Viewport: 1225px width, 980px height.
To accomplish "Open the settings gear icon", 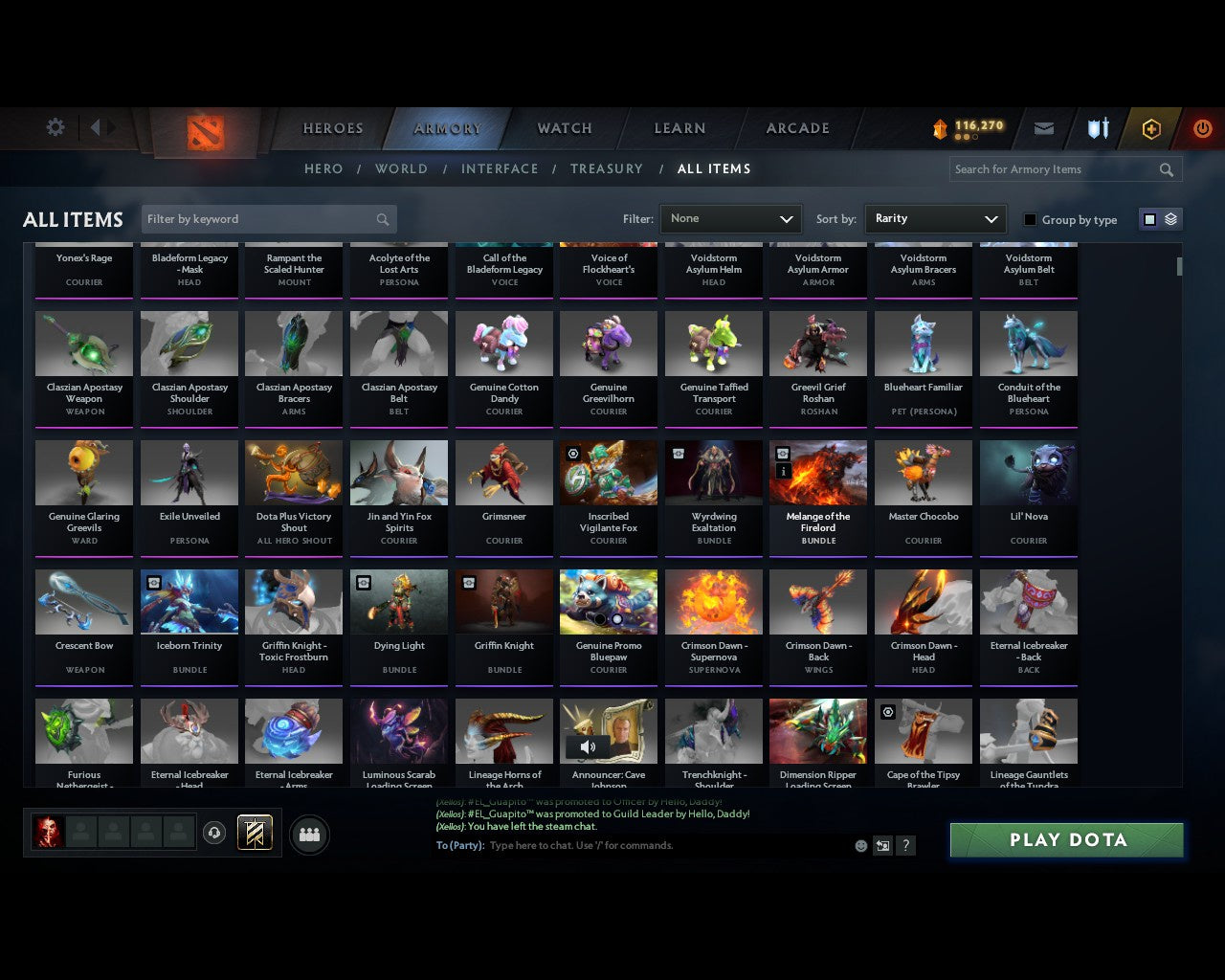I will (56, 127).
